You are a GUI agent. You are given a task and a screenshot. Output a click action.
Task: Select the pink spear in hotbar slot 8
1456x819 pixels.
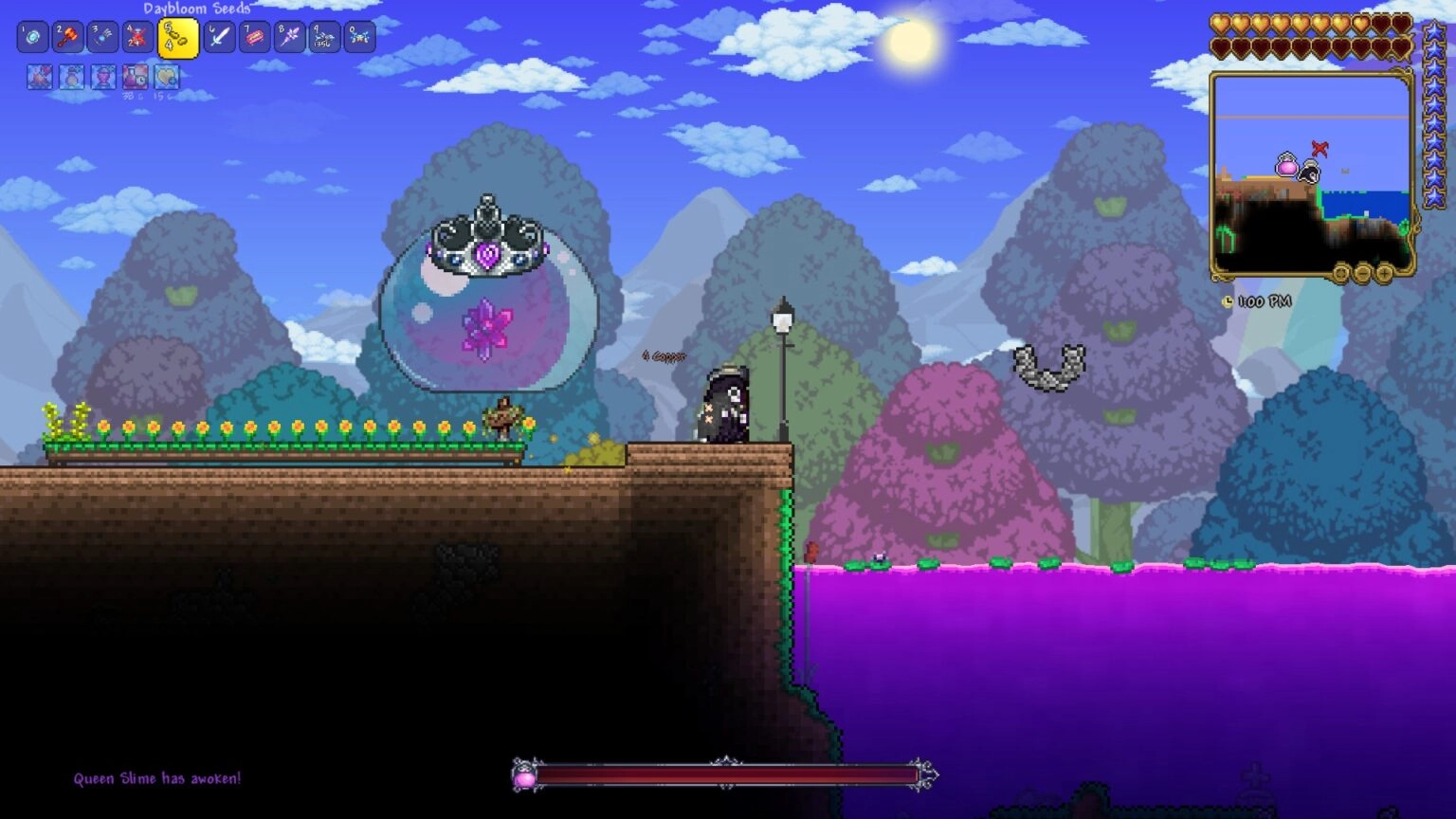[x=289, y=36]
